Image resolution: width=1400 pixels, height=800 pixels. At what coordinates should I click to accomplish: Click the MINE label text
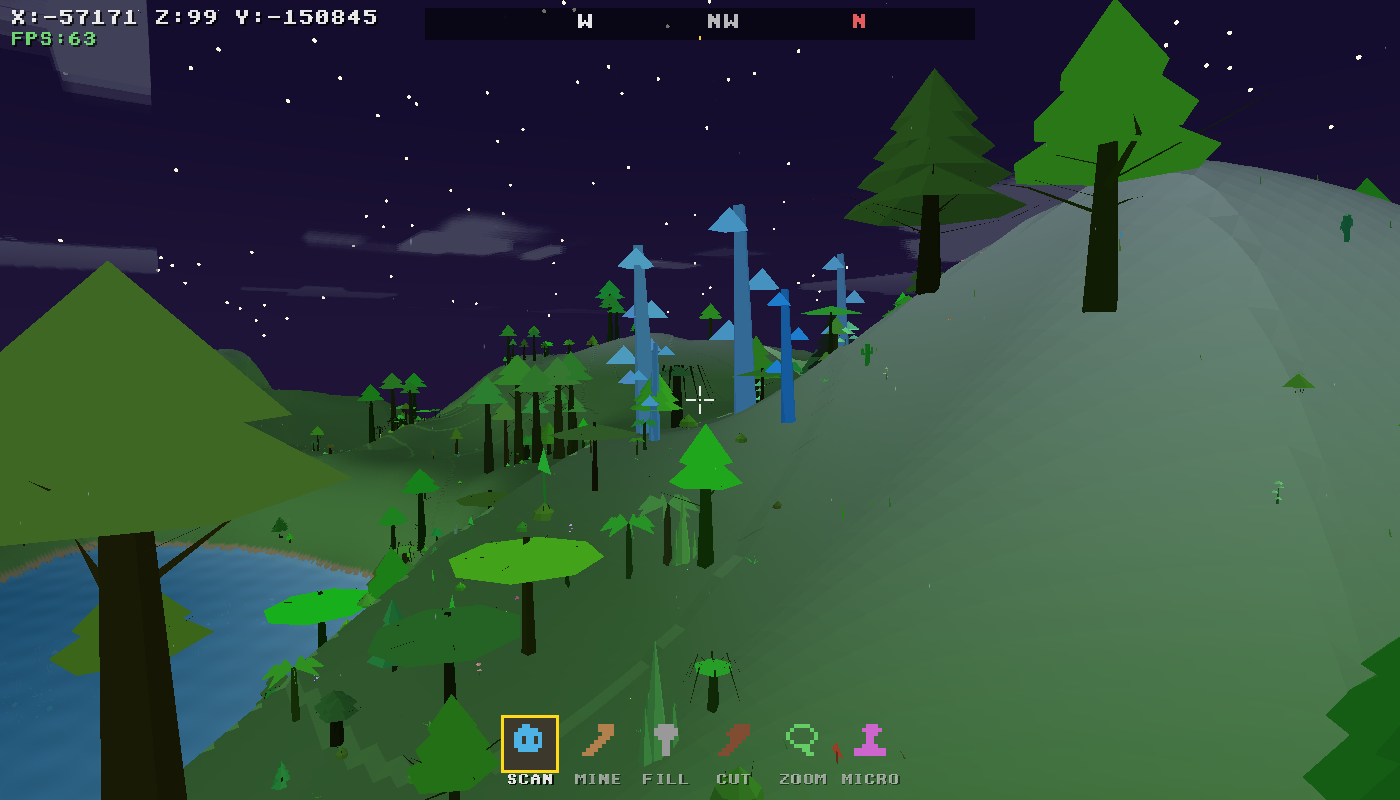597,778
